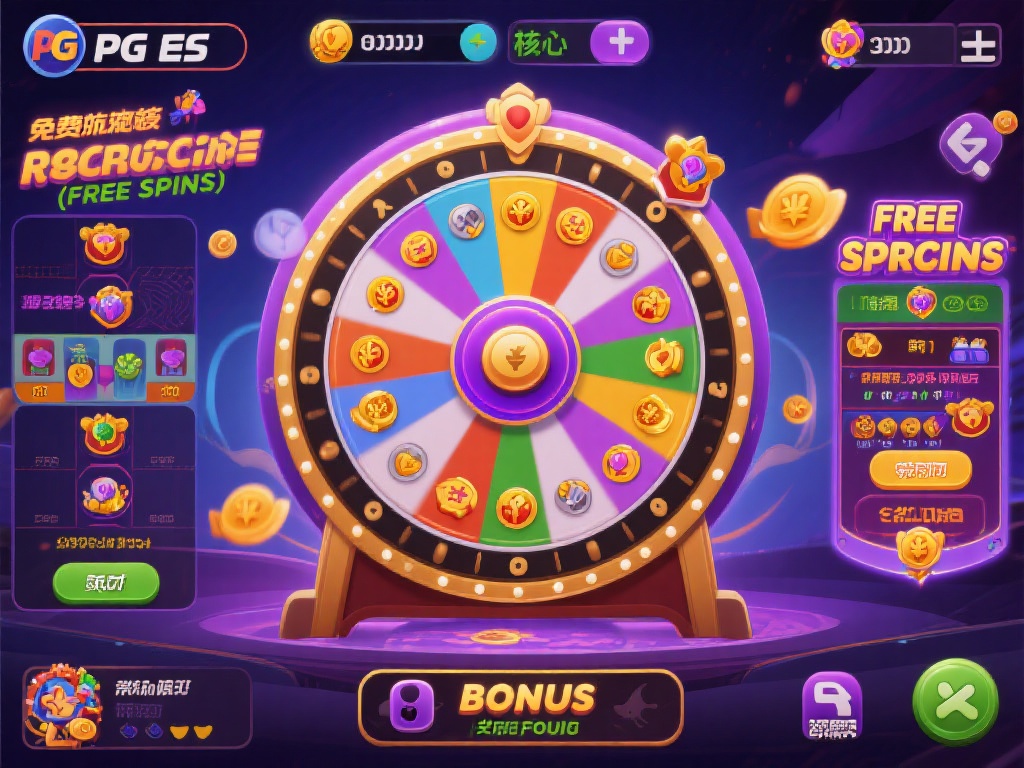Screen dimensions: 1024x768
Task: Spin the wheel's golden center hub
Action: (515, 359)
